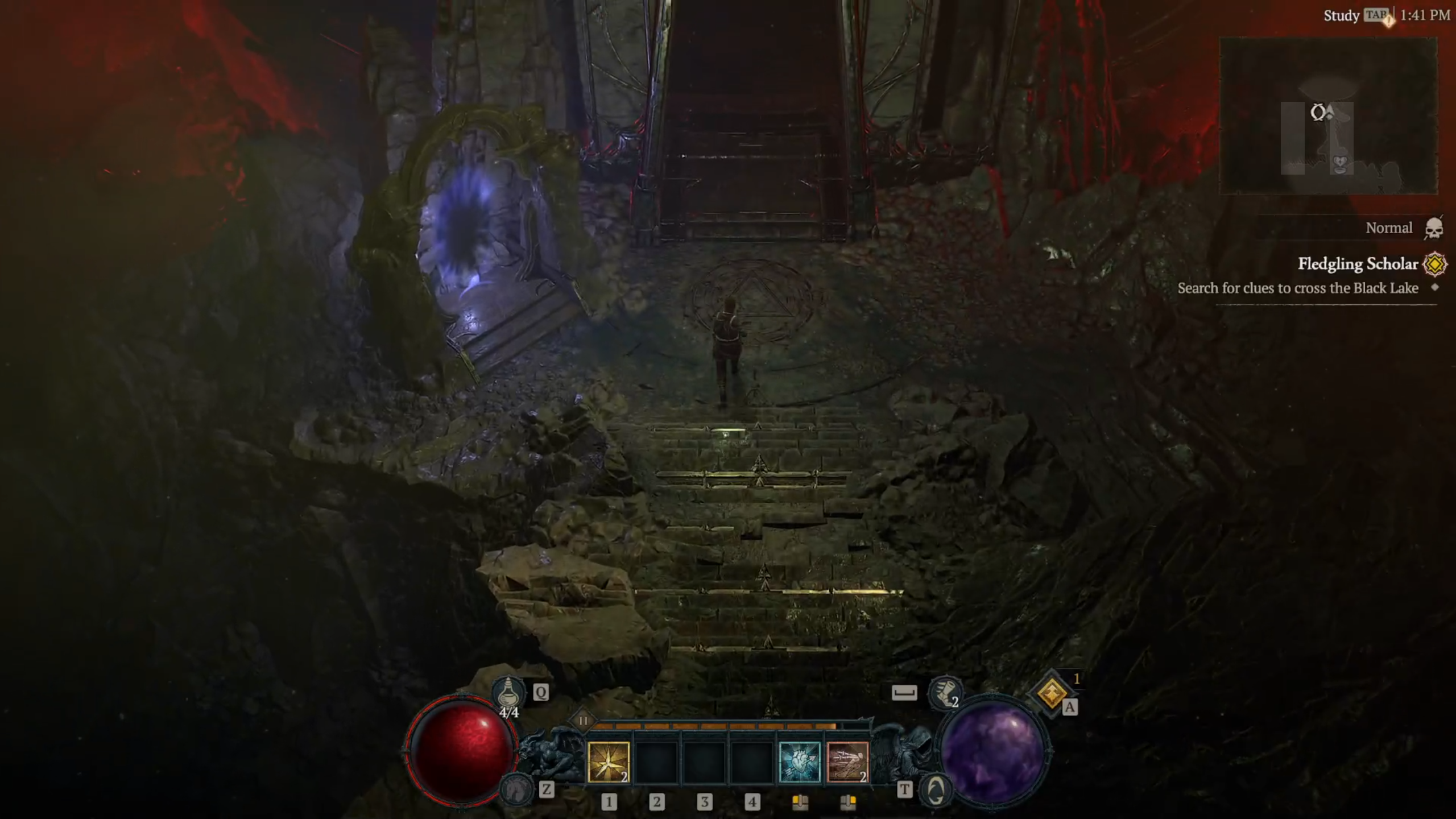This screenshot has height=819, width=1456.
Task: Select the pierced heart arrow skill
Action: 800,762
